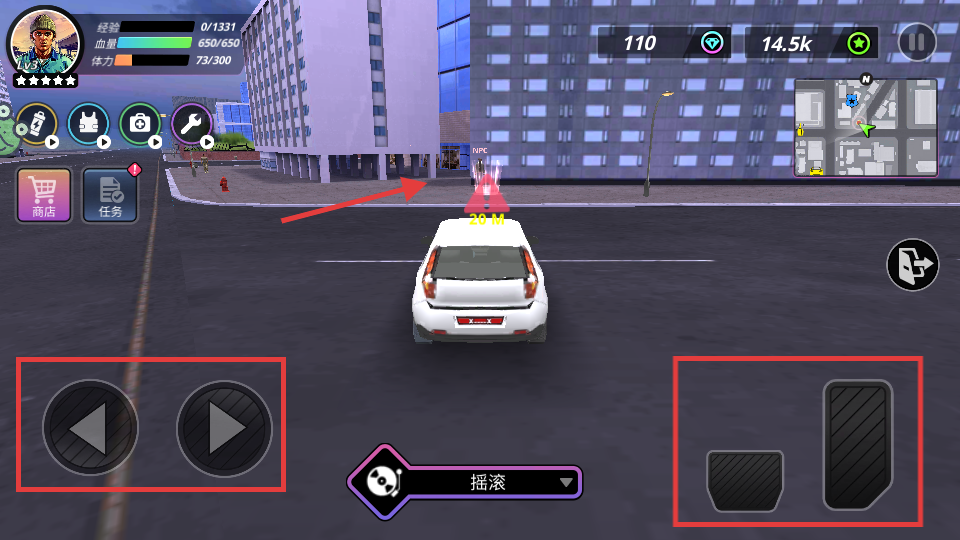Open the city minimap
Viewport: 960px width, 540px height.
pyautogui.click(x=865, y=128)
